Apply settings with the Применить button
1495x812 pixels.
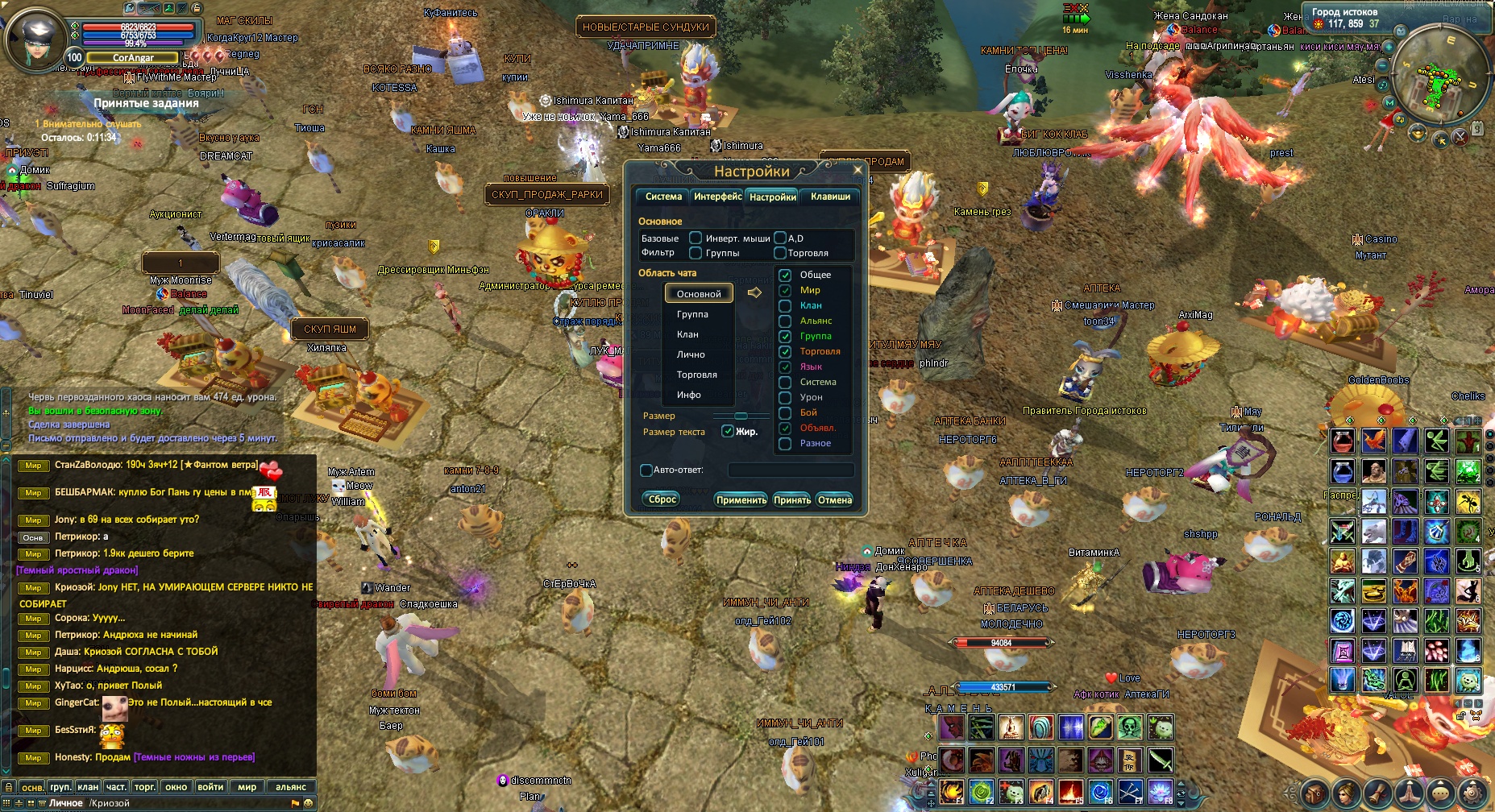(741, 500)
